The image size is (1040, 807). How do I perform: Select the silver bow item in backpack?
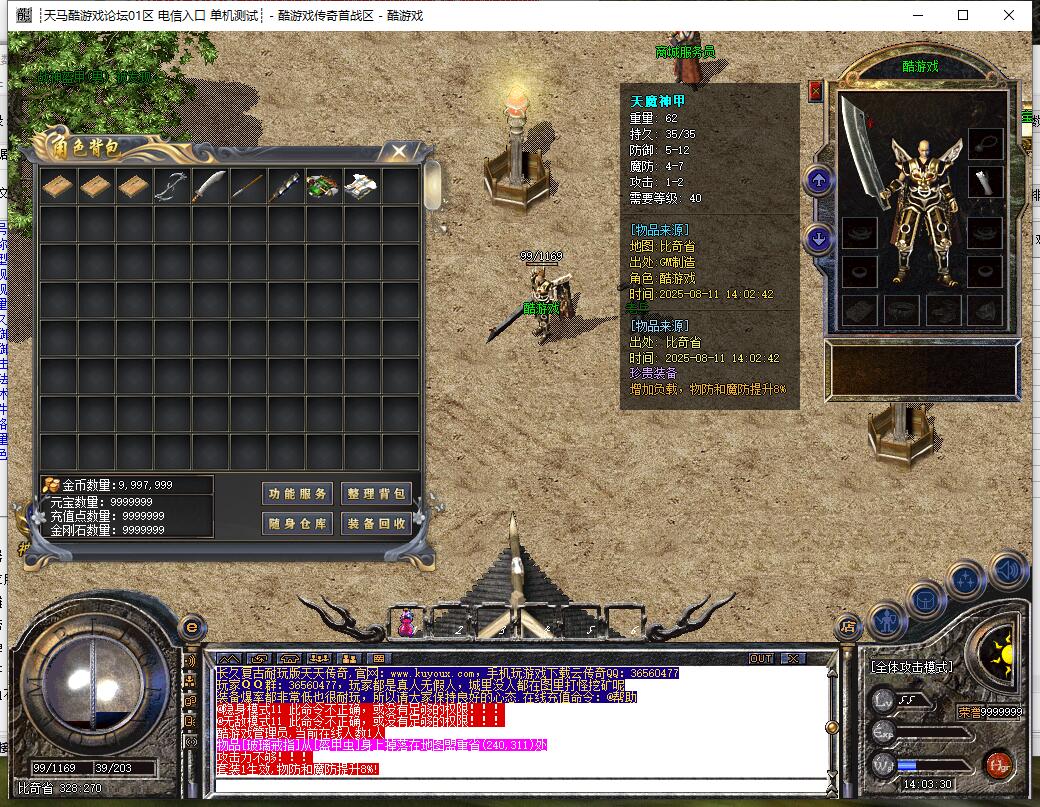172,187
